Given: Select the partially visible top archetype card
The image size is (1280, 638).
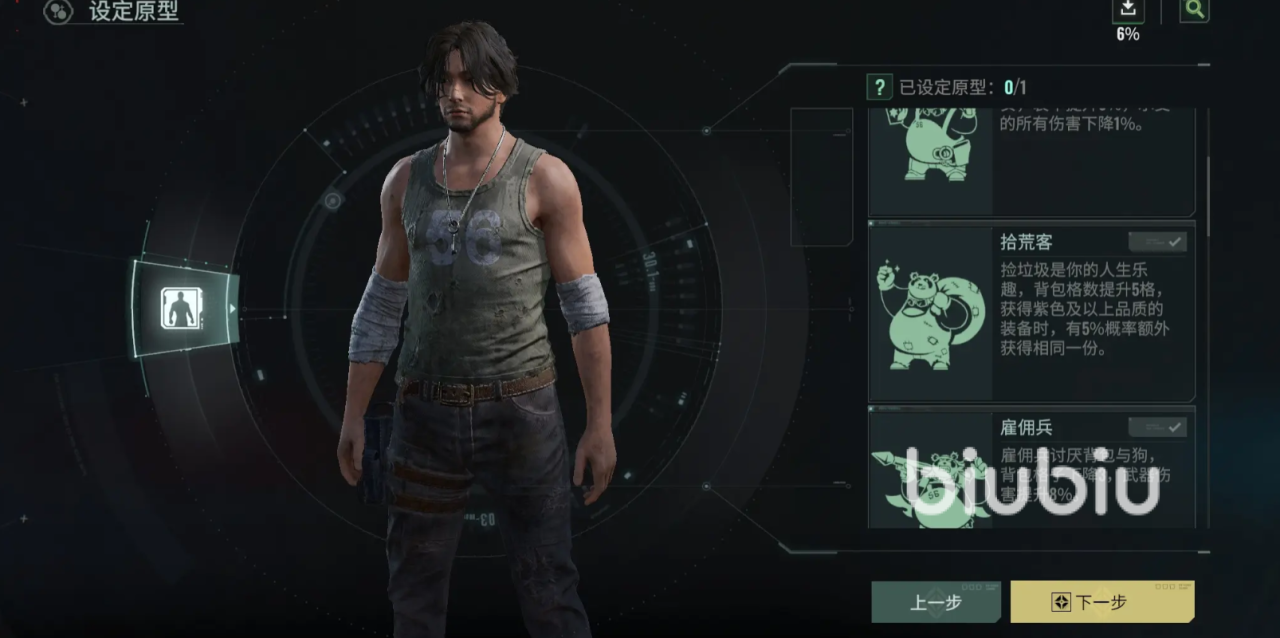Looking at the screenshot, I should click(1031, 160).
